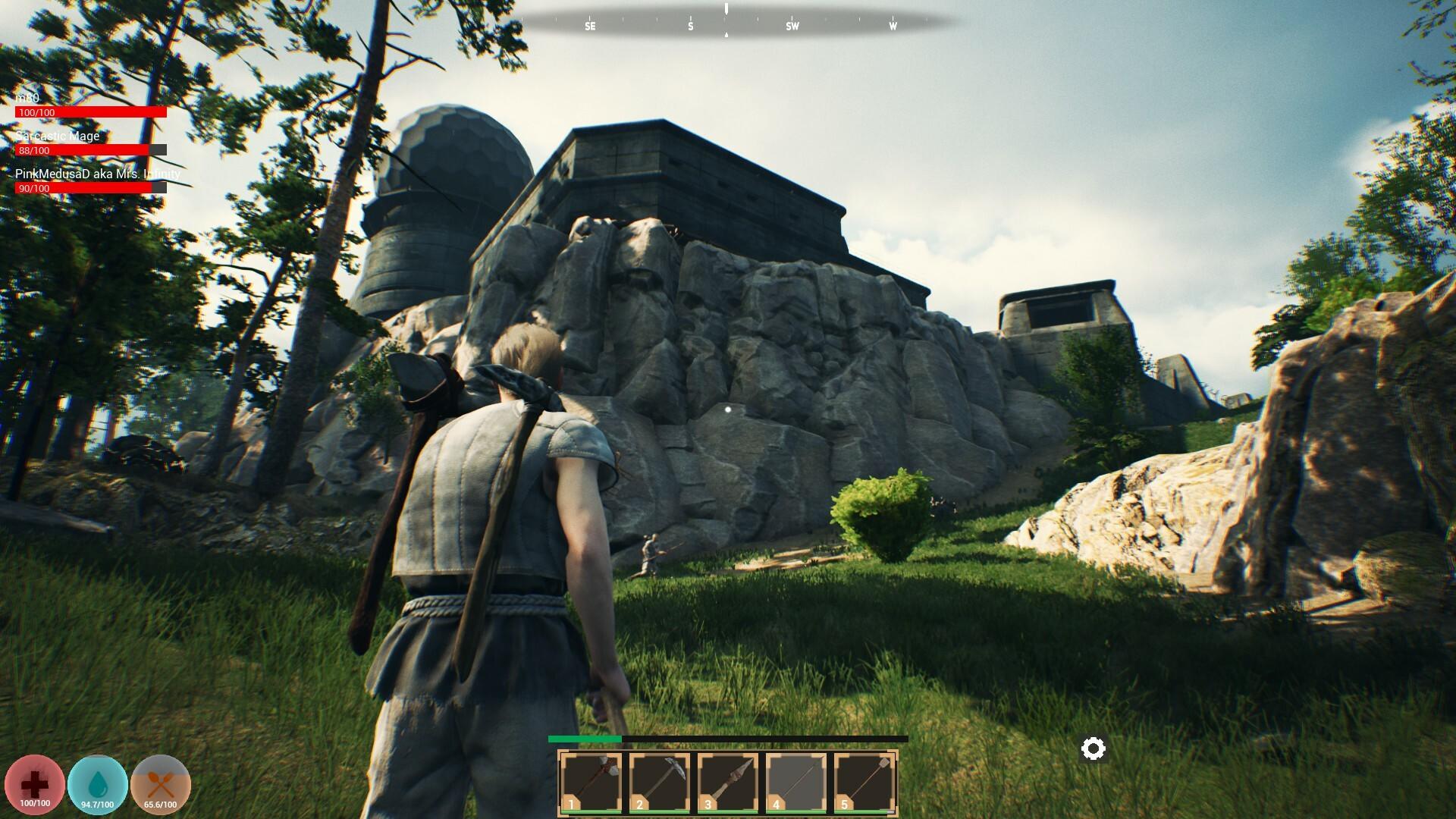Pick the square-headed tool in slot 5

tap(864, 783)
